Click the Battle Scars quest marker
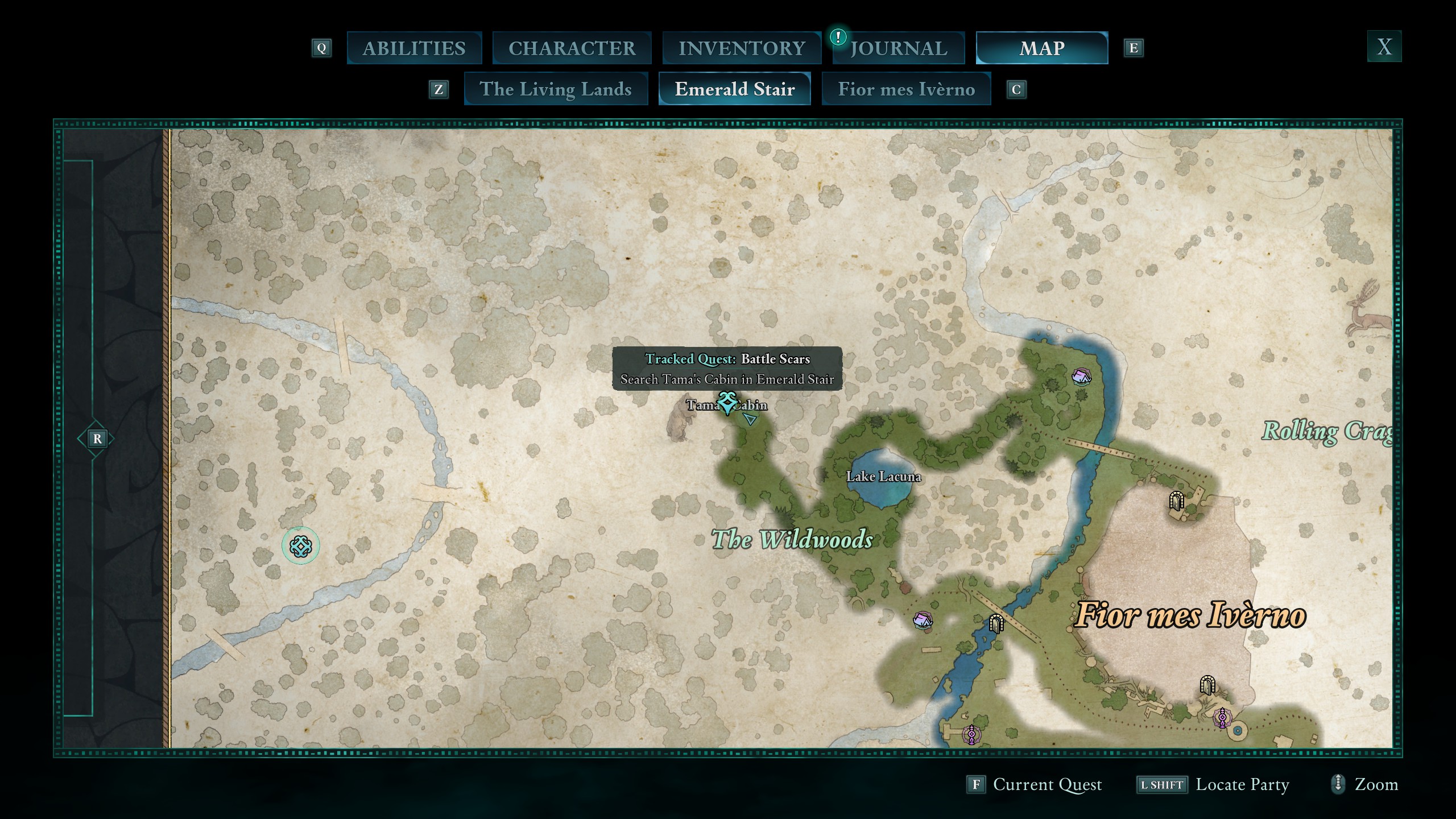 tap(727, 402)
